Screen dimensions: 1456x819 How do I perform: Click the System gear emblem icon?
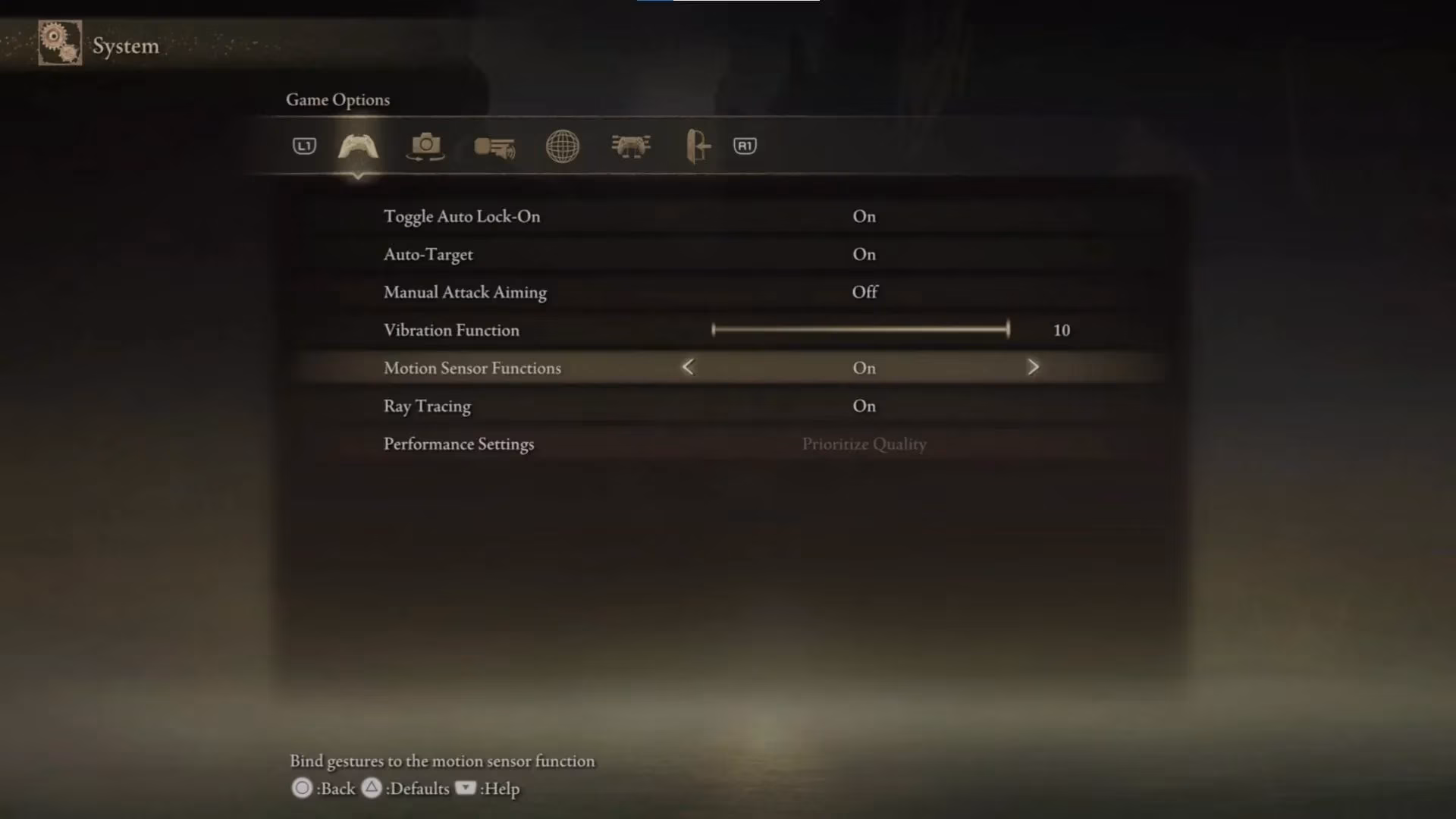(x=58, y=42)
